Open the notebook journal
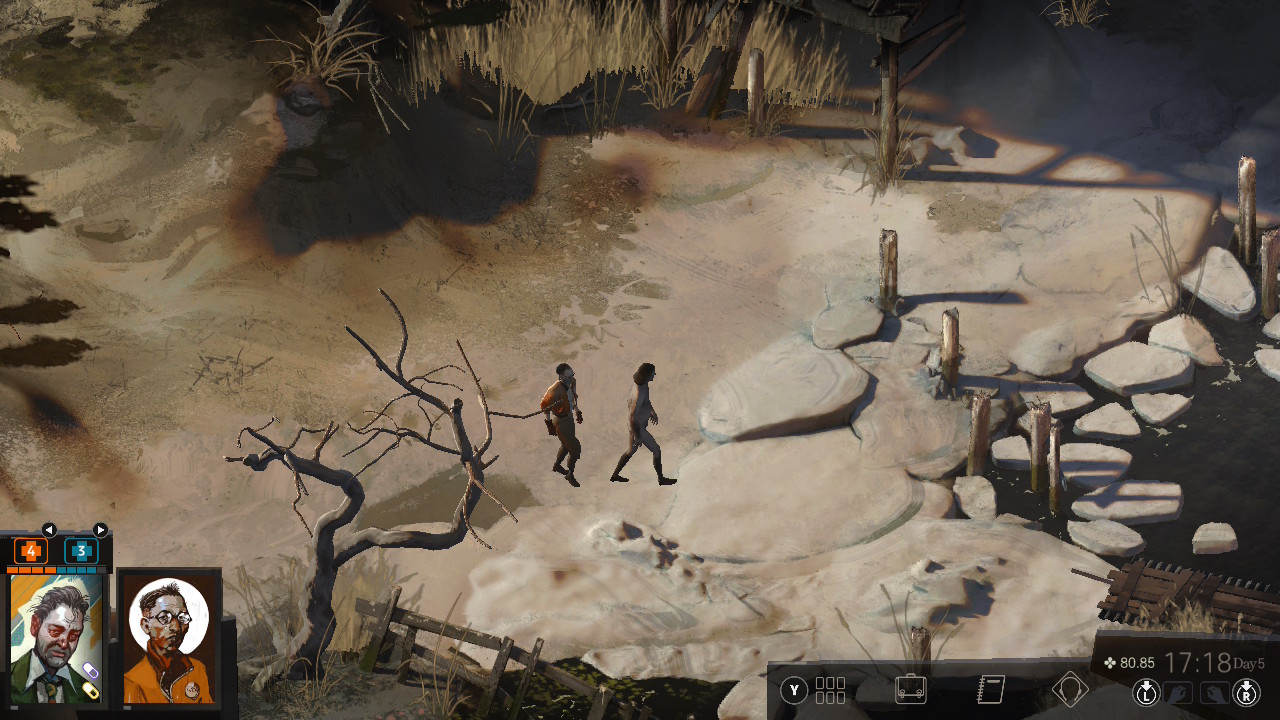Screen dimensions: 1280x720 (x=990, y=690)
